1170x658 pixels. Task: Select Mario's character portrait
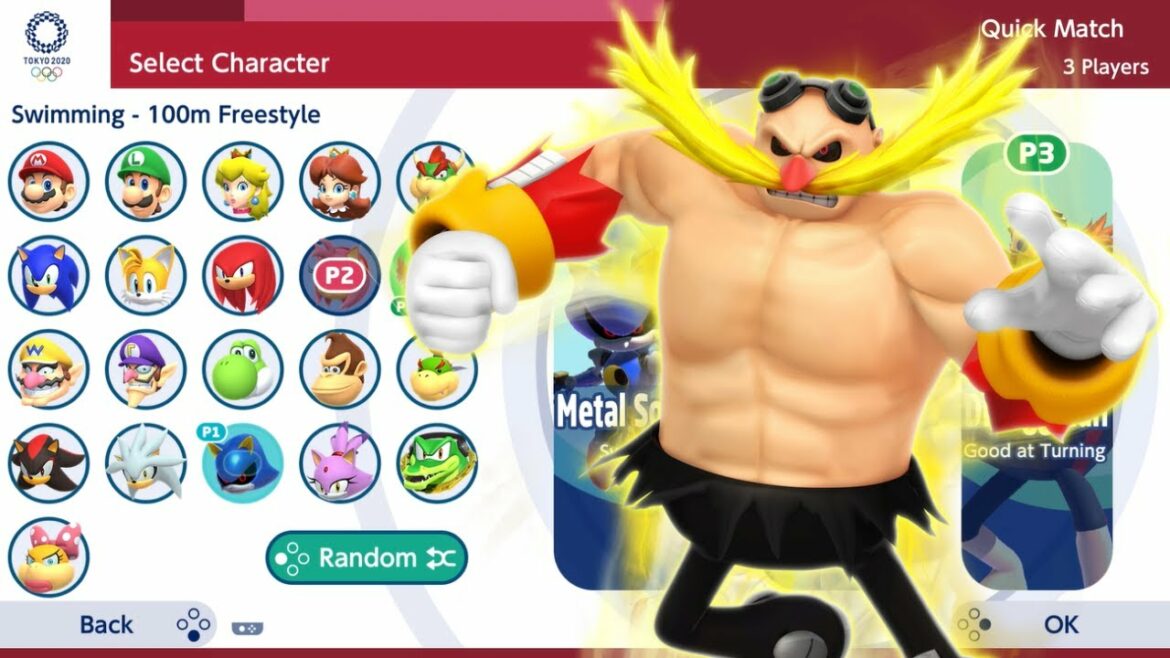[x=49, y=181]
